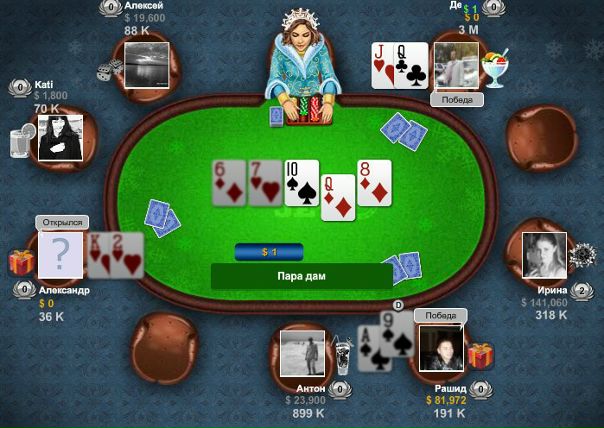The height and width of the screenshot is (428, 604).
Task: Open the gift box next to Рашид
Action: coord(481,355)
